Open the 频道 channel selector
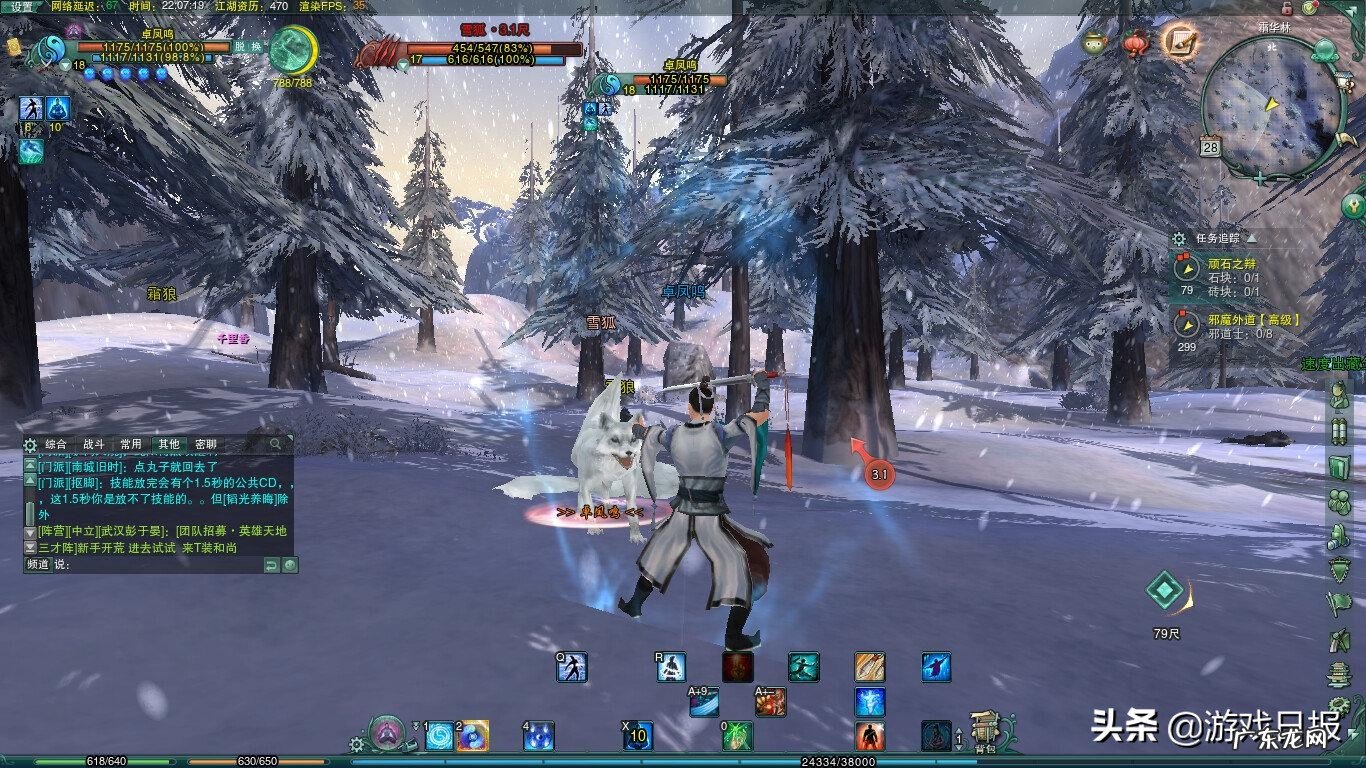The height and width of the screenshot is (768, 1366). [x=38, y=565]
